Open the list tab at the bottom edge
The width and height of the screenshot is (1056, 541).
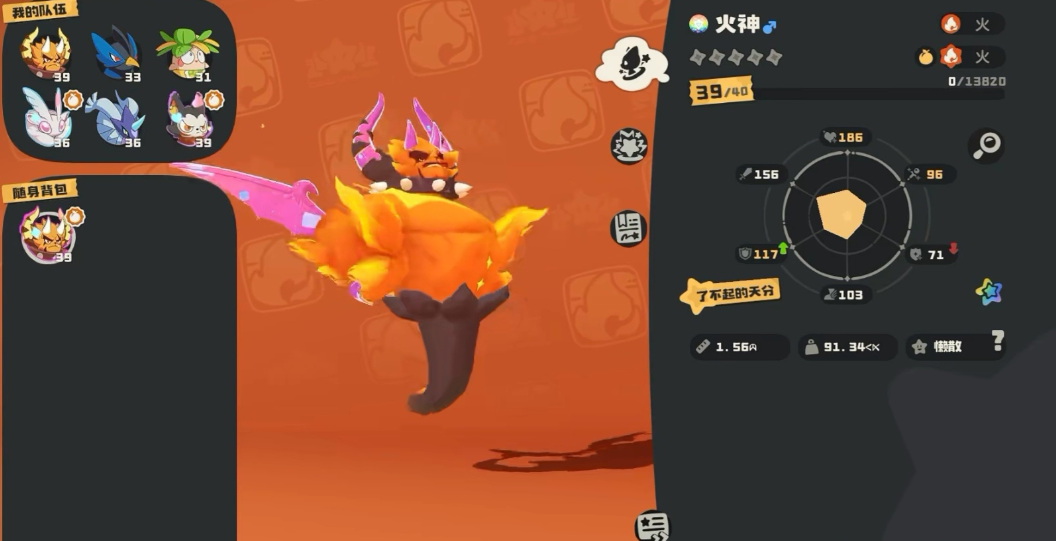pos(652,526)
